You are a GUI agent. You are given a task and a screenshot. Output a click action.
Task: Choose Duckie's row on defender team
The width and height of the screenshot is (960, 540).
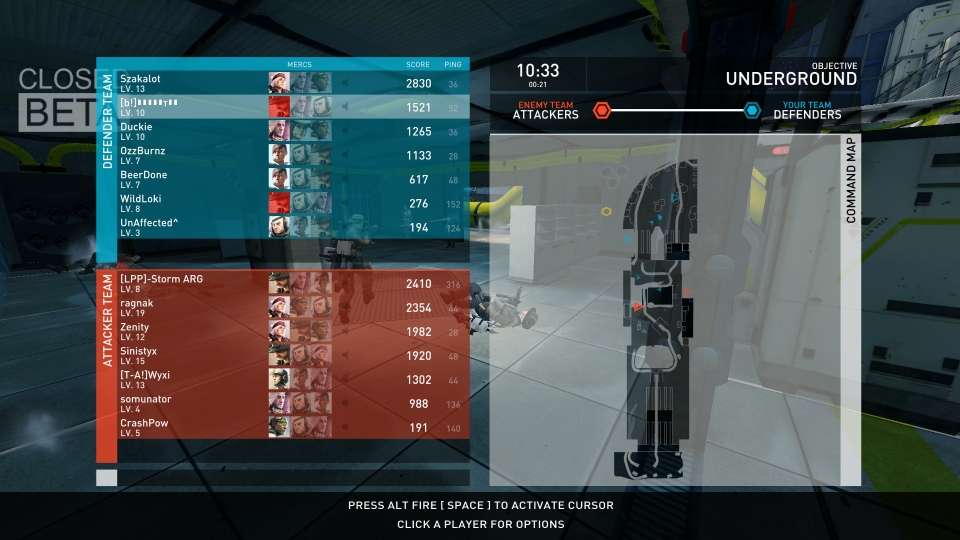(136, 131)
